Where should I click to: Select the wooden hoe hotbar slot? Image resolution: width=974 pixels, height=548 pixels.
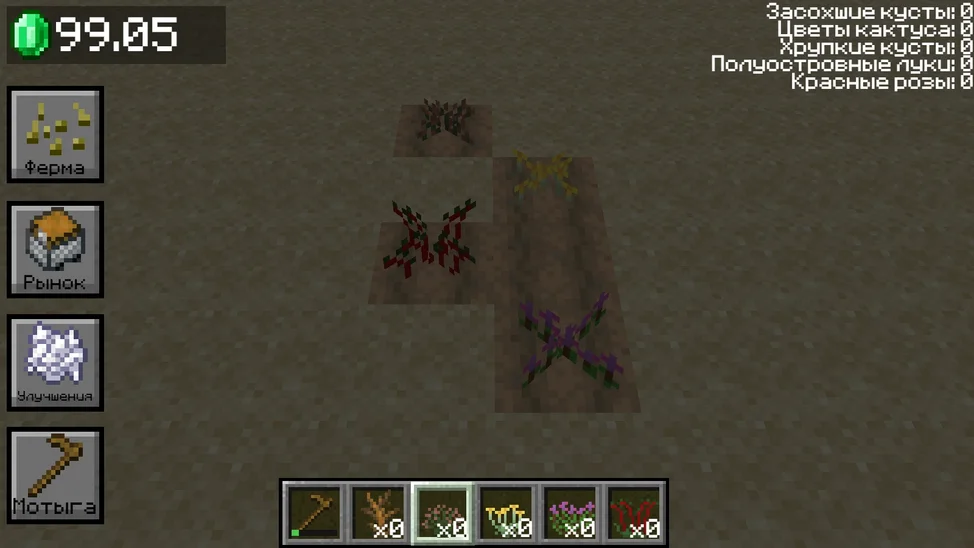point(314,512)
